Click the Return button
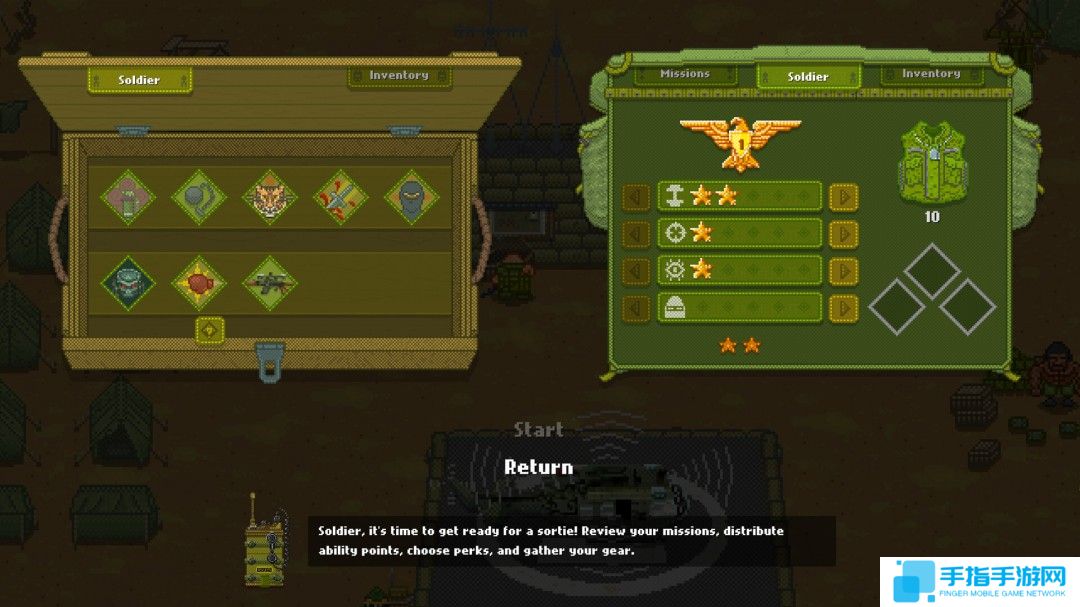Image resolution: width=1080 pixels, height=607 pixels. click(x=538, y=467)
